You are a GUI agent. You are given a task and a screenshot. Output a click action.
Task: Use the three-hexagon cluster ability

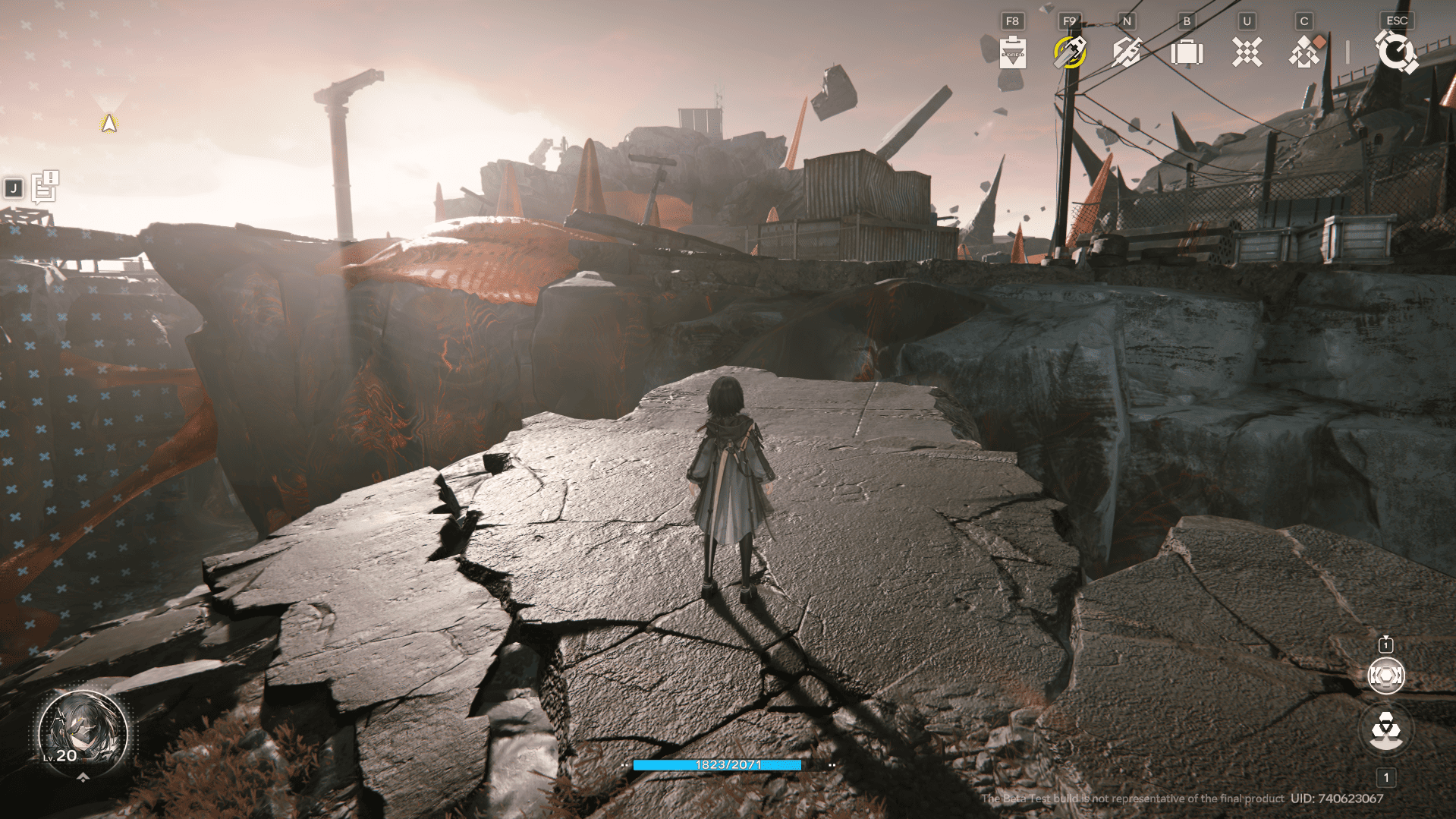[1386, 730]
